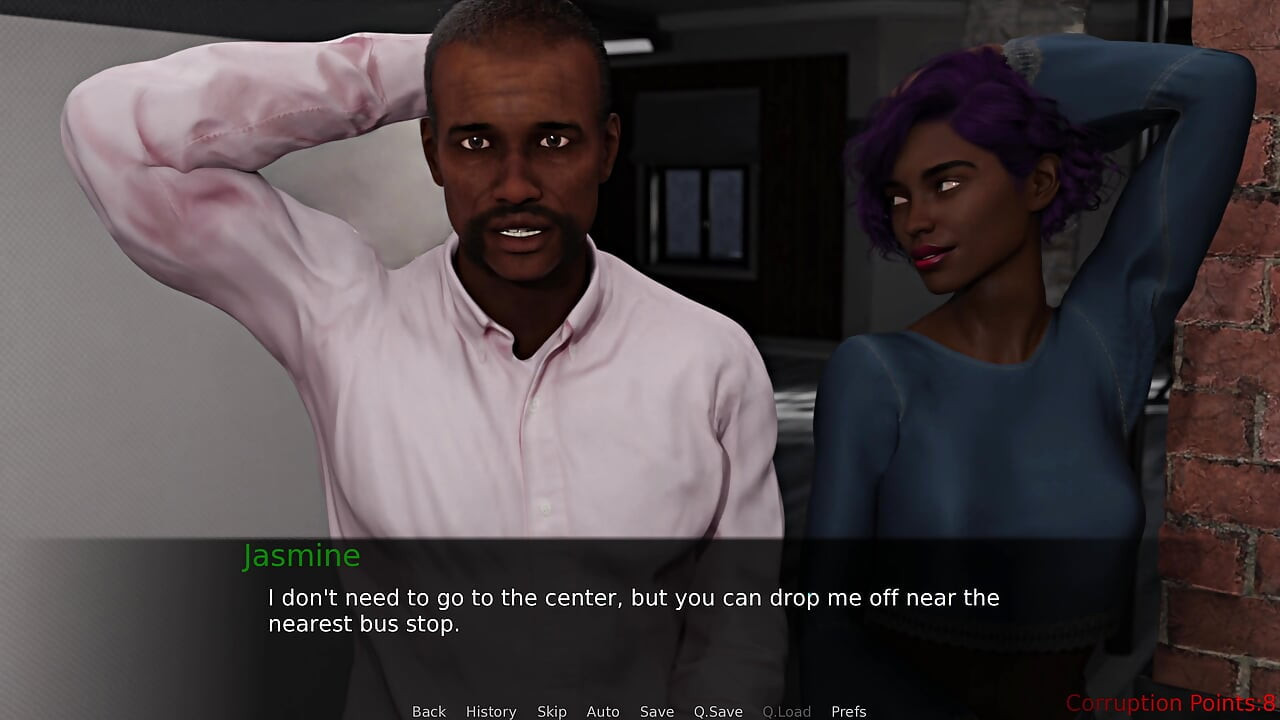Go back using the Back button
The height and width of the screenshot is (720, 1280).
(429, 711)
